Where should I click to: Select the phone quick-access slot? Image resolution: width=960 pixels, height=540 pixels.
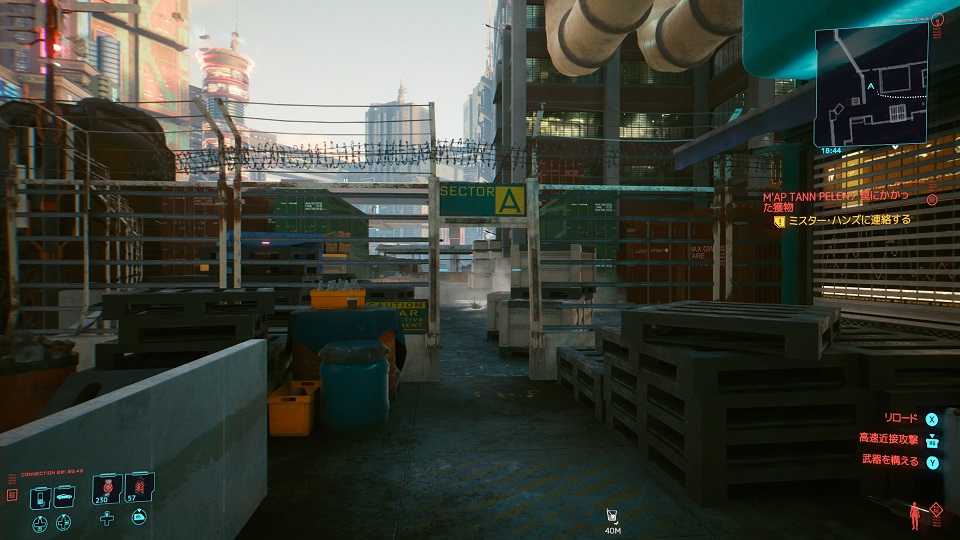click(41, 496)
